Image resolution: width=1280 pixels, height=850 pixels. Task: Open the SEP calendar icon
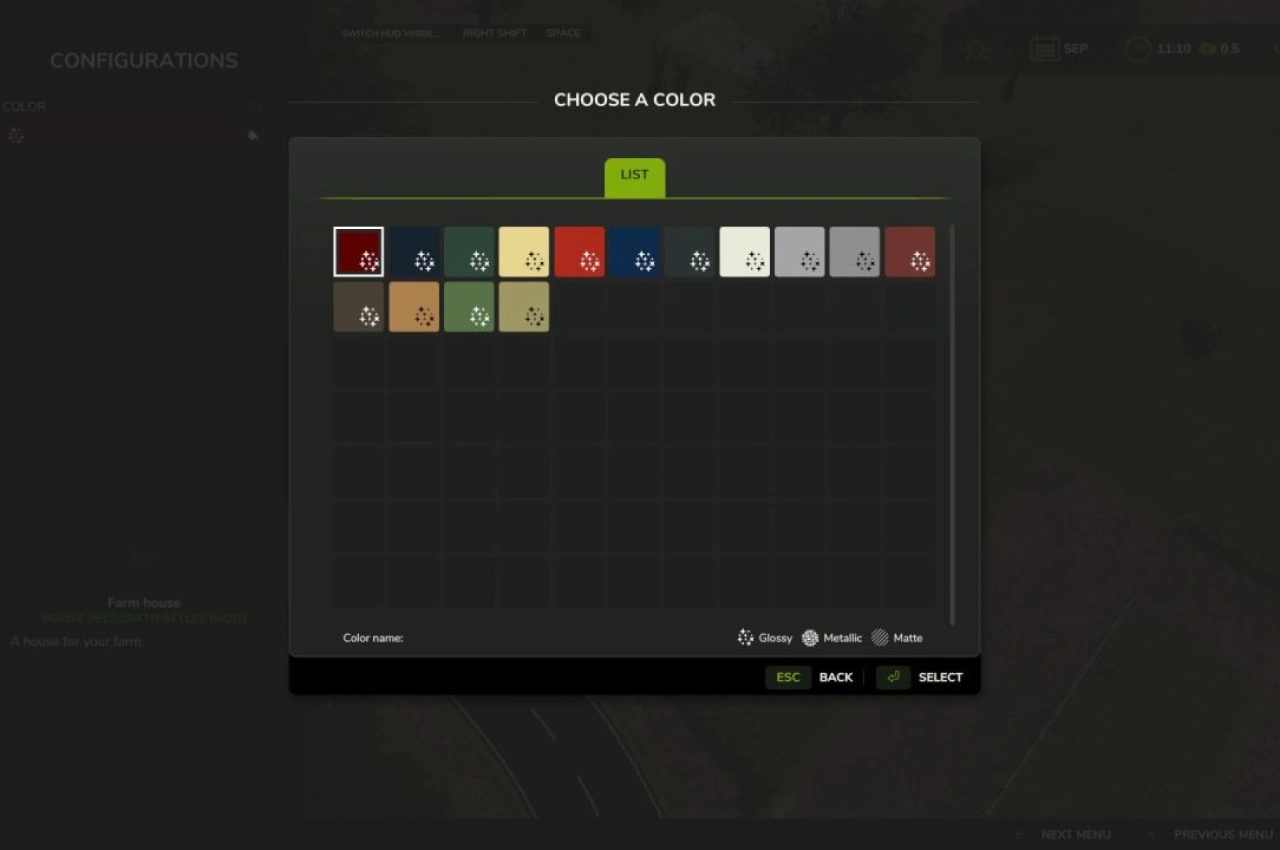coord(1043,48)
